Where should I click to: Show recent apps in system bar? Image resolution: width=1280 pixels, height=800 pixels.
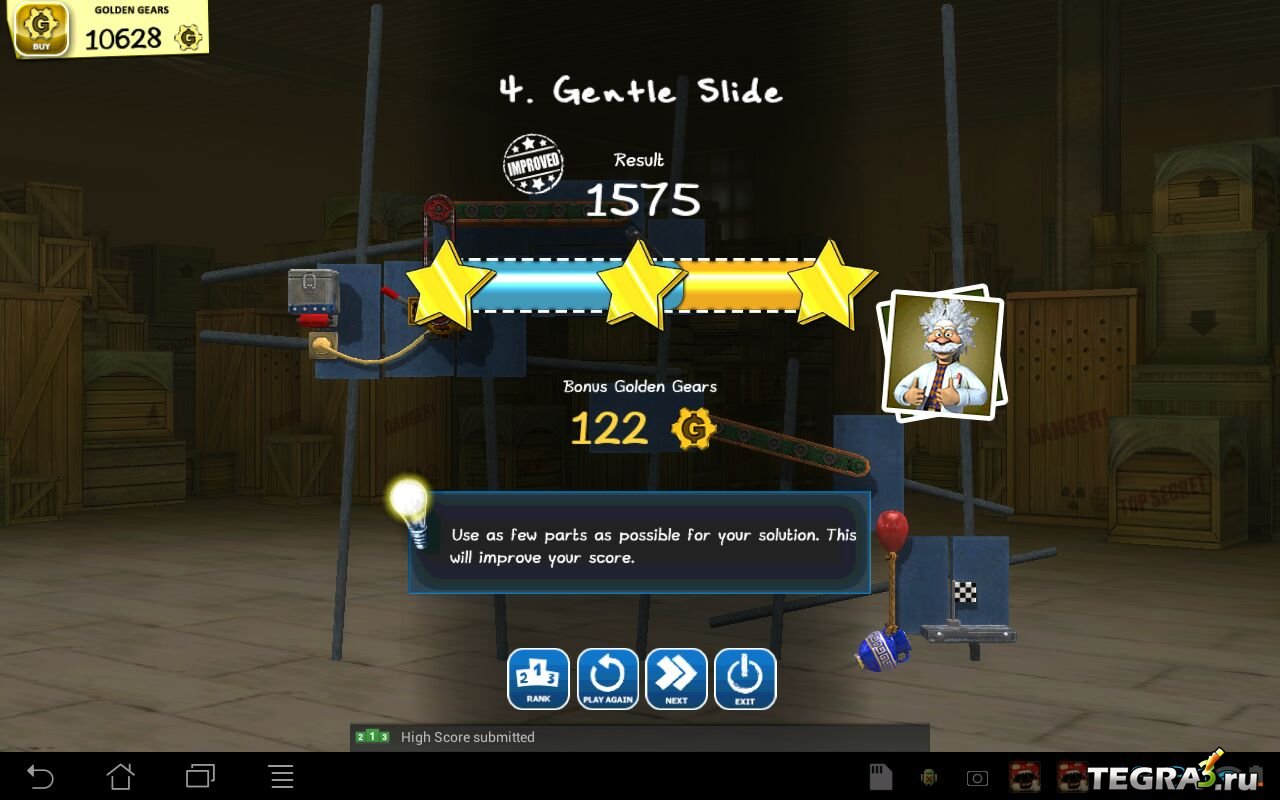(201, 776)
